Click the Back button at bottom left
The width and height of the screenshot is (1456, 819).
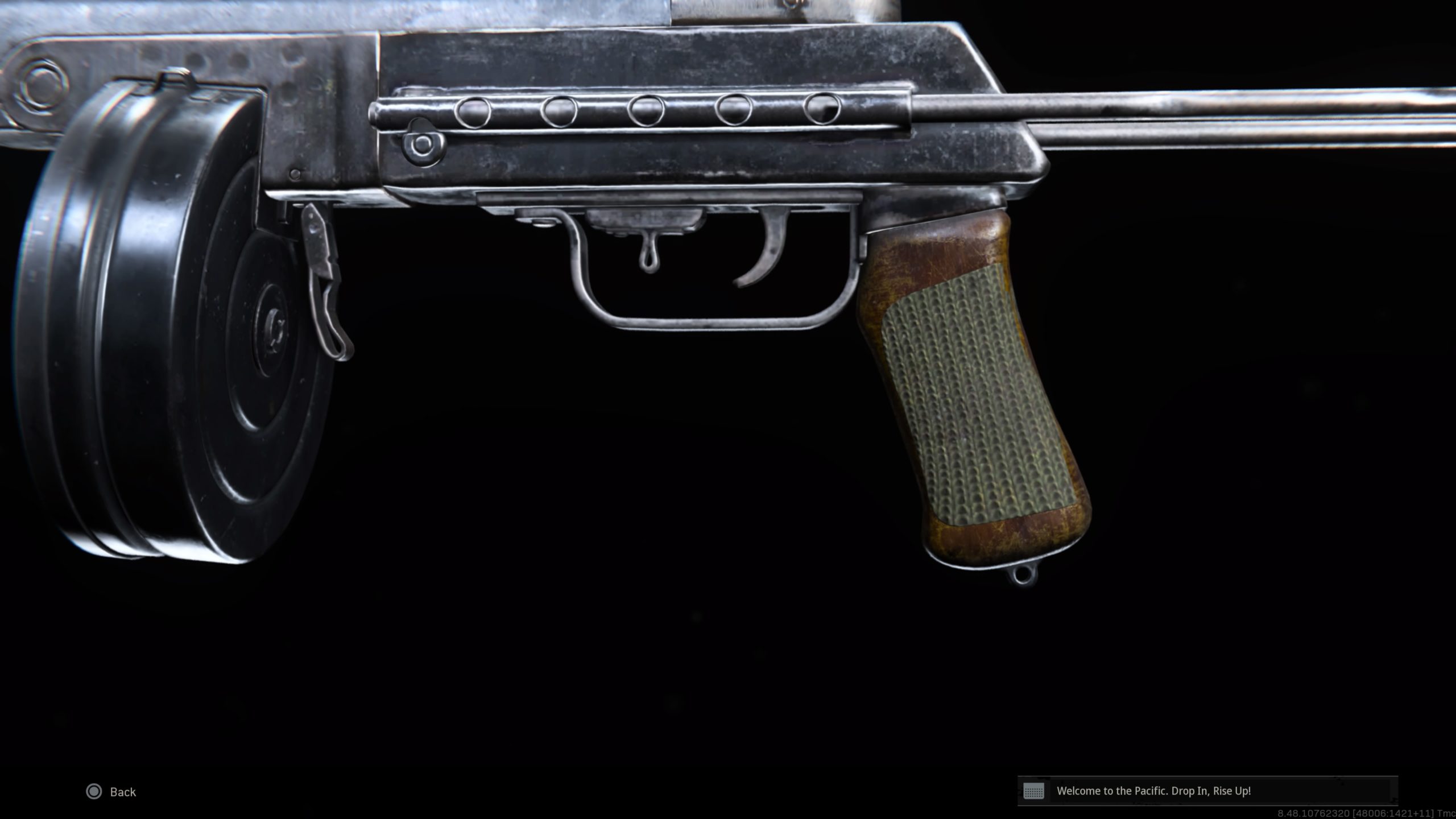click(123, 792)
